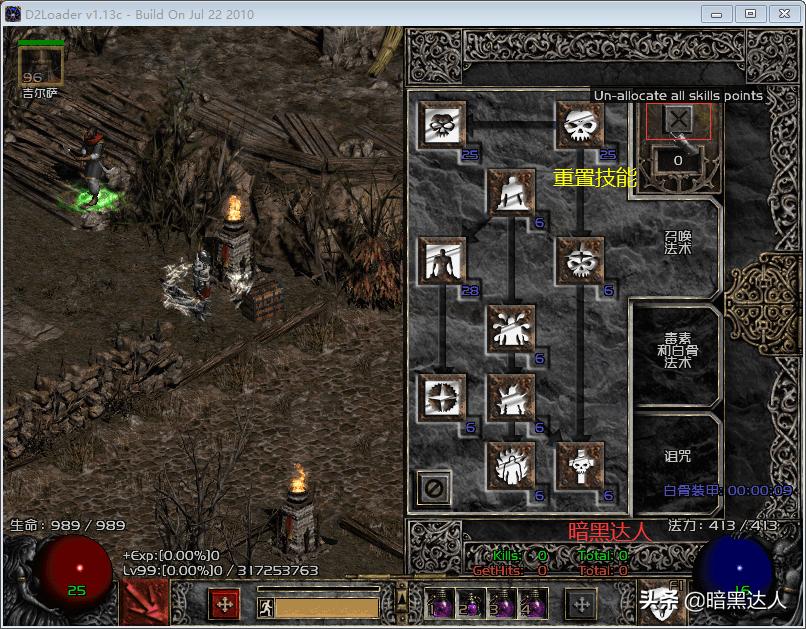Screen dimensions: 806x629
Task: Select the Skeleton Mastery skill
Action: [441, 126]
